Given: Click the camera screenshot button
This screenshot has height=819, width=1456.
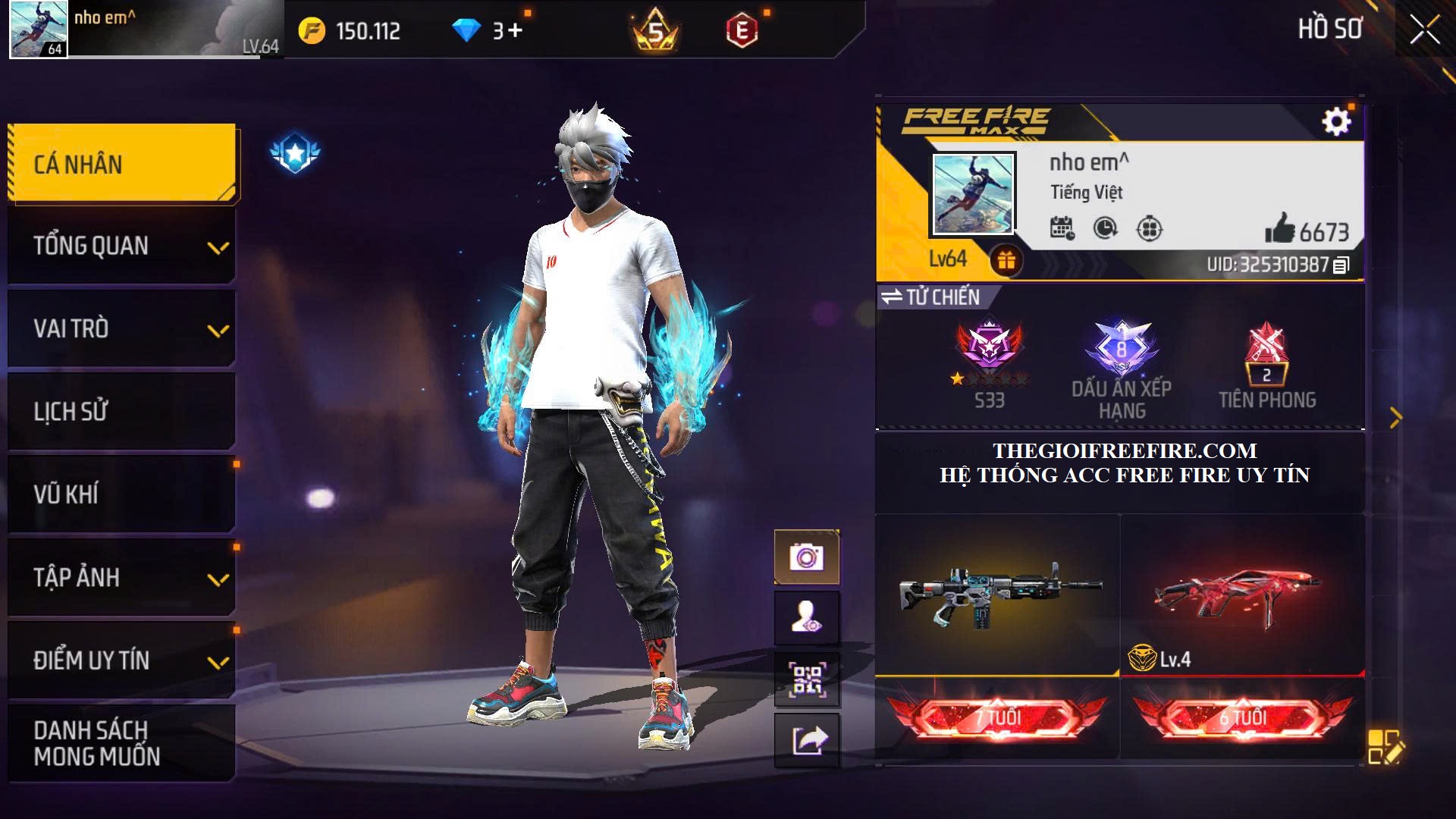Looking at the screenshot, I should coord(806,557).
